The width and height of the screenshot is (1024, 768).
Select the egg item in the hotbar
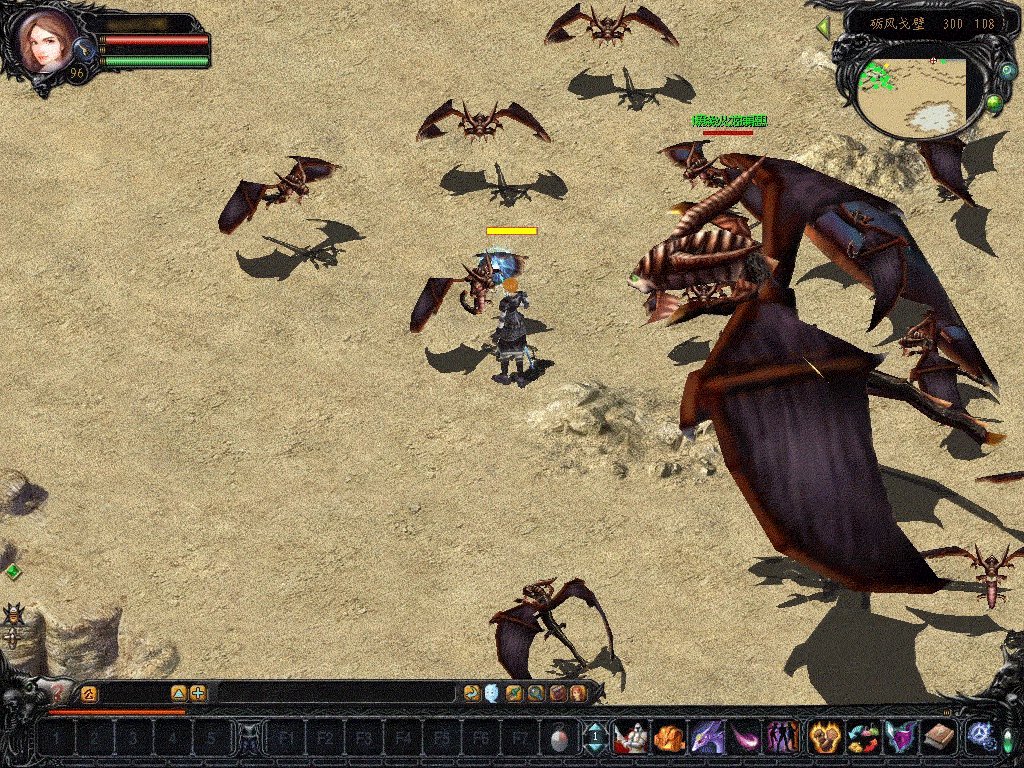click(560, 739)
